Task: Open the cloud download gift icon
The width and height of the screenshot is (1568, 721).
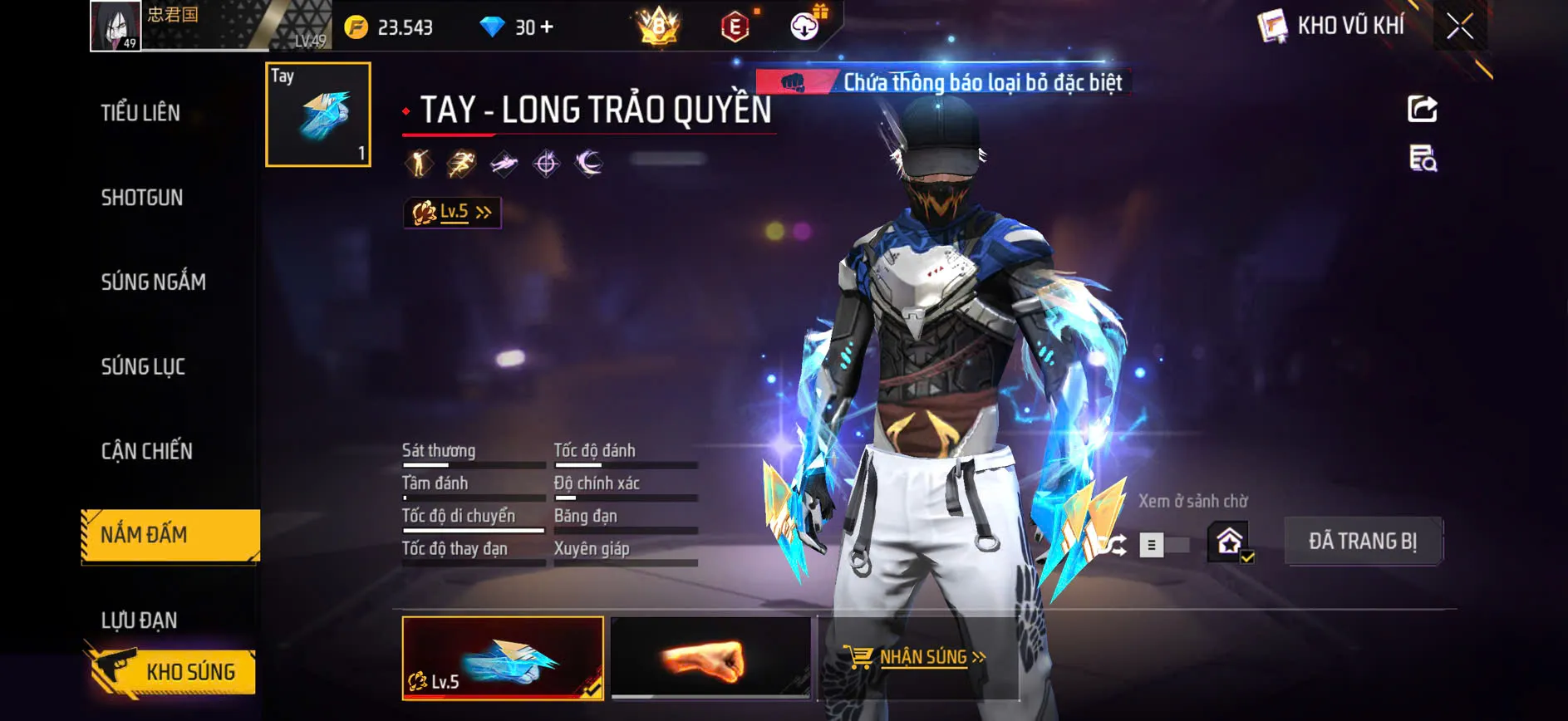Action: [x=800, y=26]
